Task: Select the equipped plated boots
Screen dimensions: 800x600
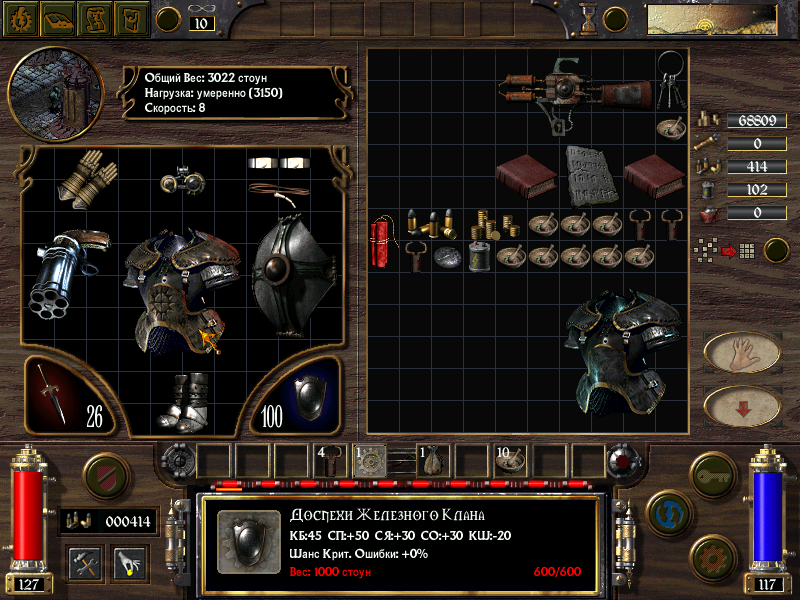Action: click(x=187, y=402)
